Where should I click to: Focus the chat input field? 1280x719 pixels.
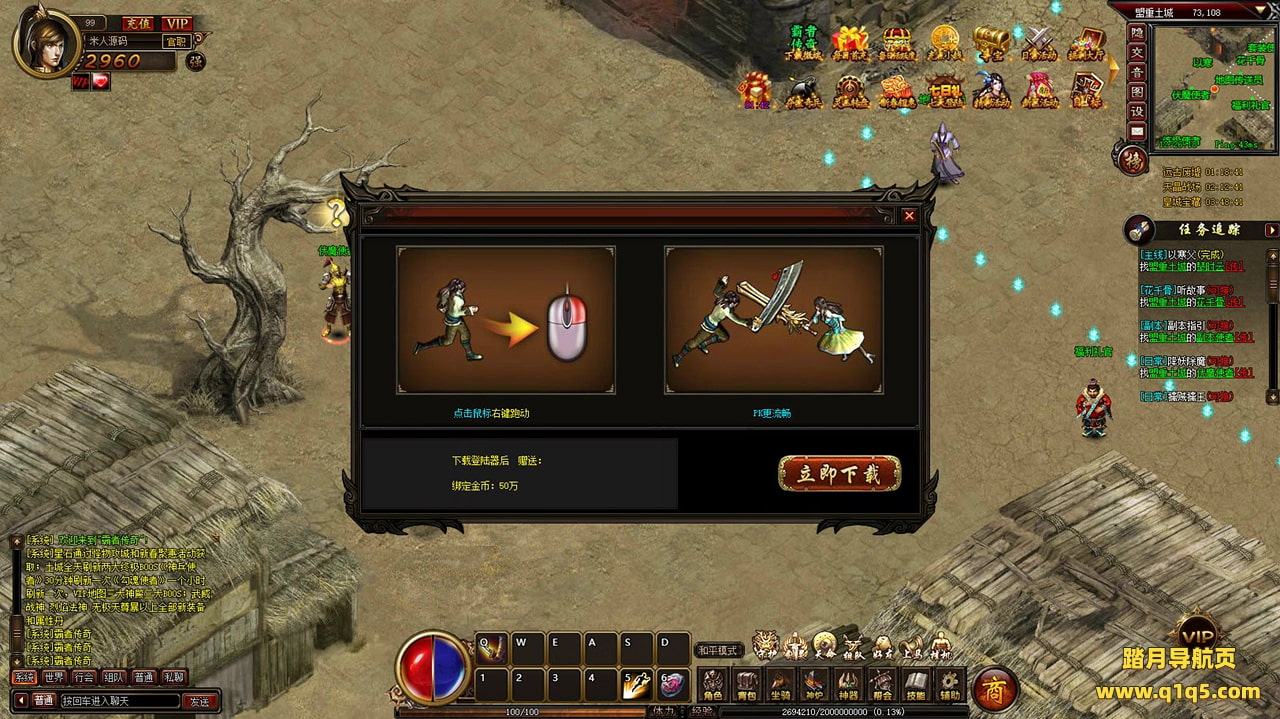coord(120,701)
